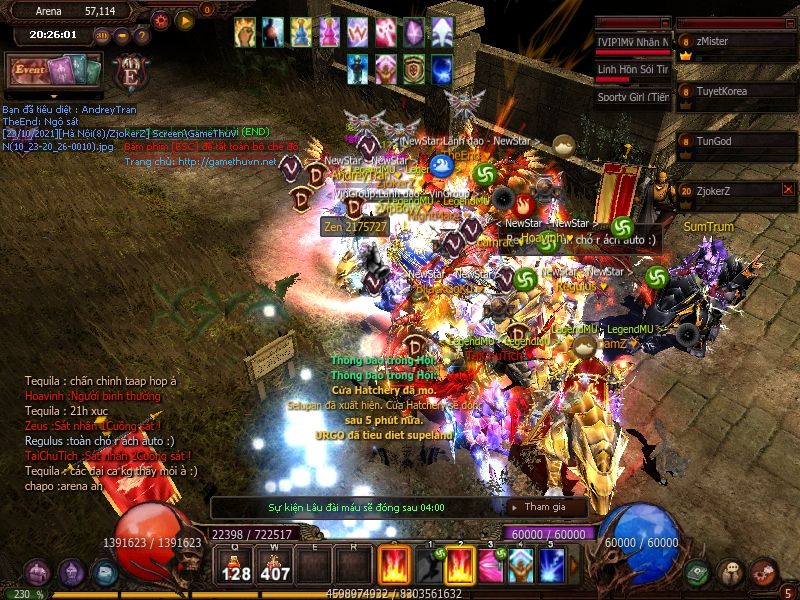Click the orange play arrow button

[x=185, y=20]
